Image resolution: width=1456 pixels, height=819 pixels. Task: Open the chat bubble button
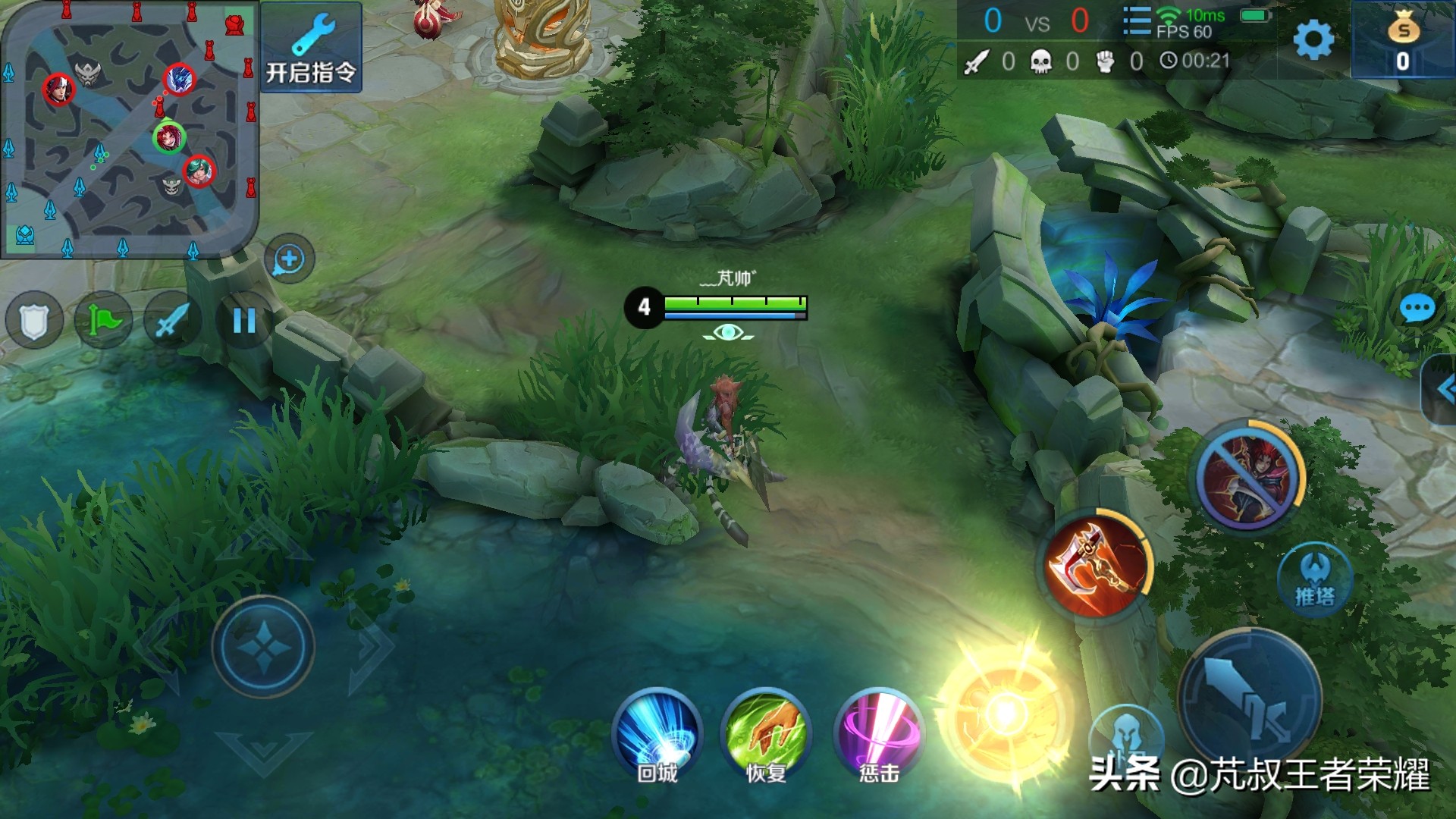coord(1416,309)
